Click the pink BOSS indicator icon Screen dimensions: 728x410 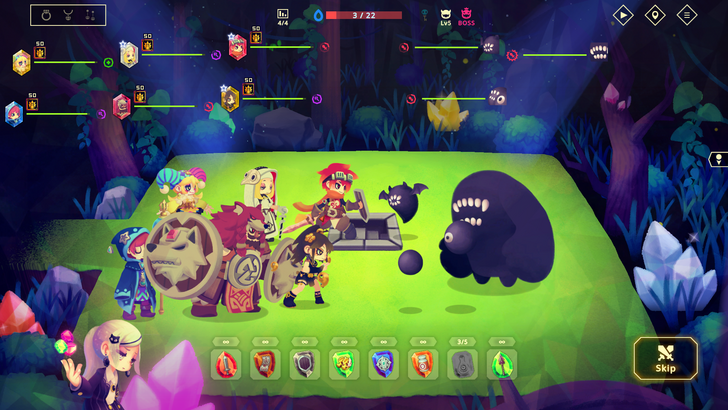pyautogui.click(x=466, y=17)
